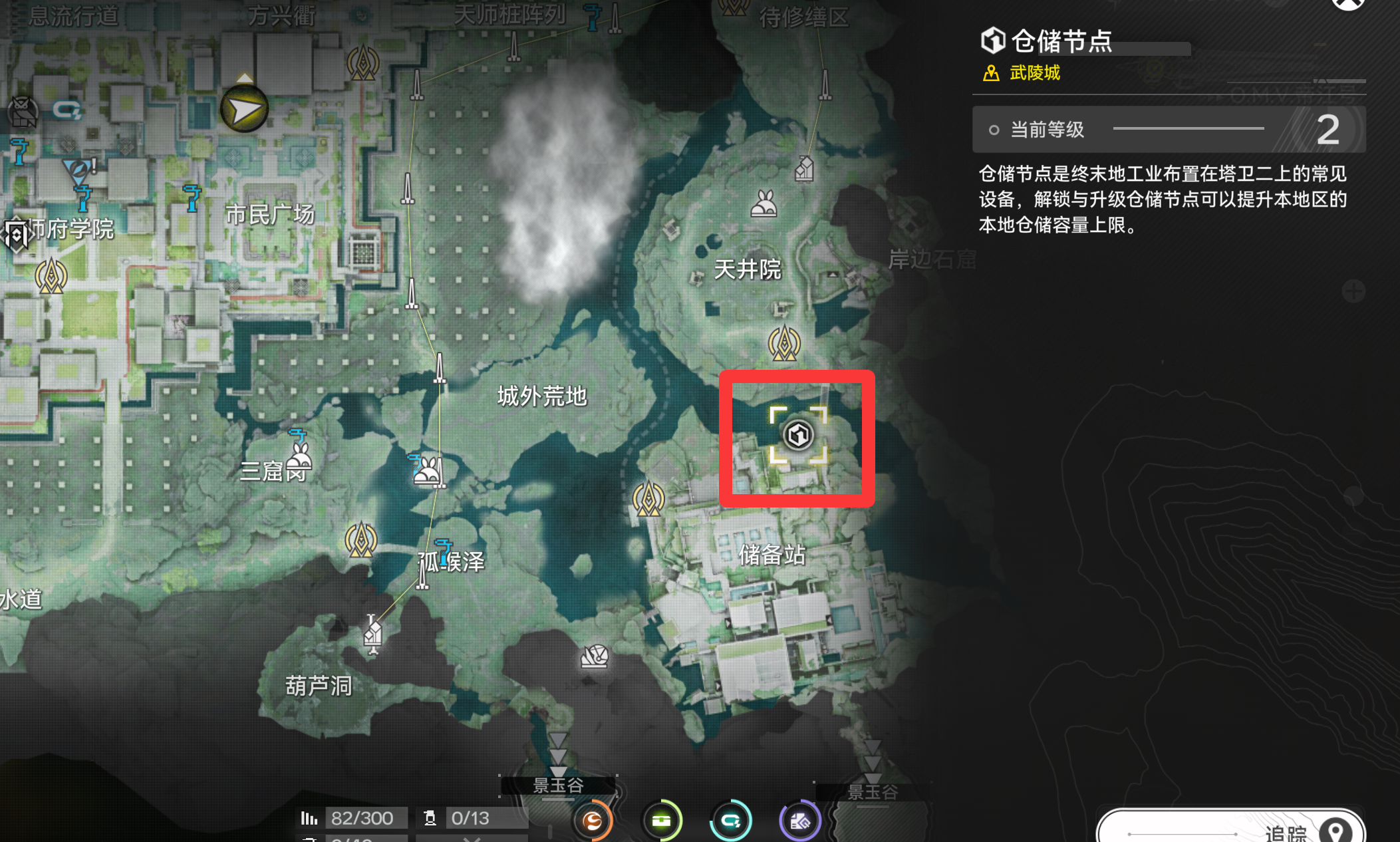1400x842 pixels.
Task: Open the 武陵城 location link
Action: tap(1036, 73)
